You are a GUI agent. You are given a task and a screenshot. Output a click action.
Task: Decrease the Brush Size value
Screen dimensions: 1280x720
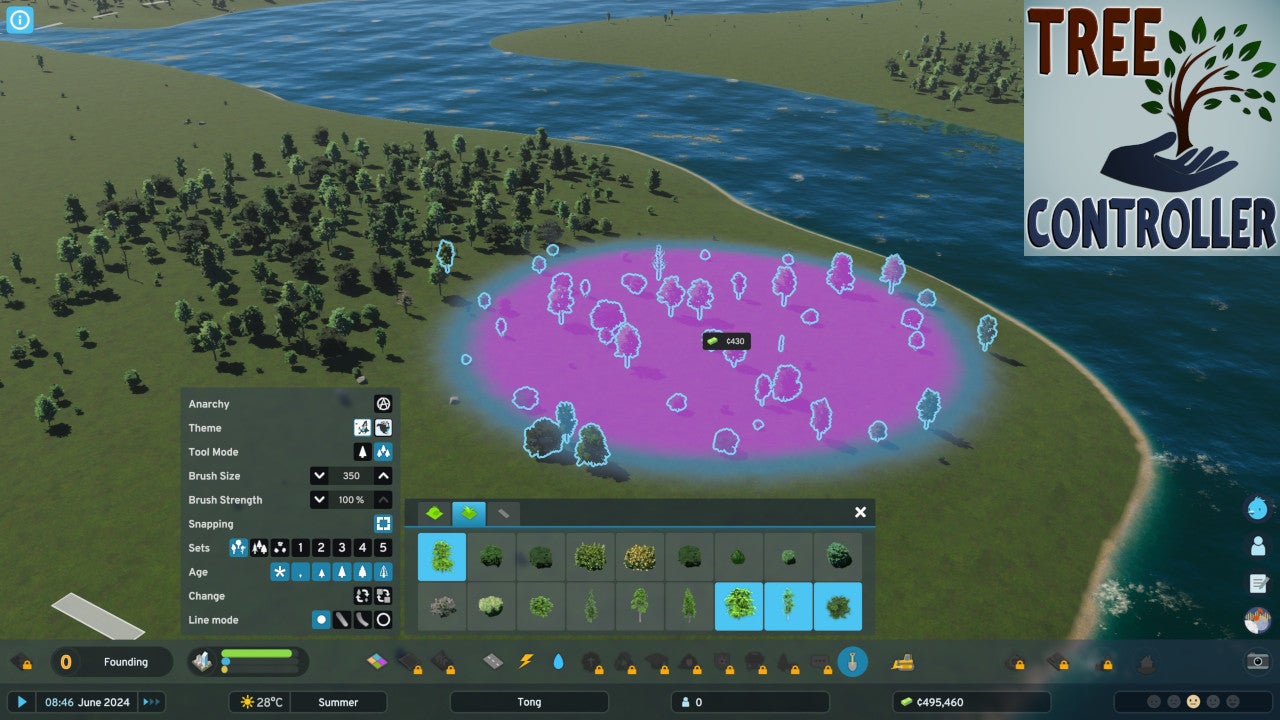pyautogui.click(x=319, y=476)
